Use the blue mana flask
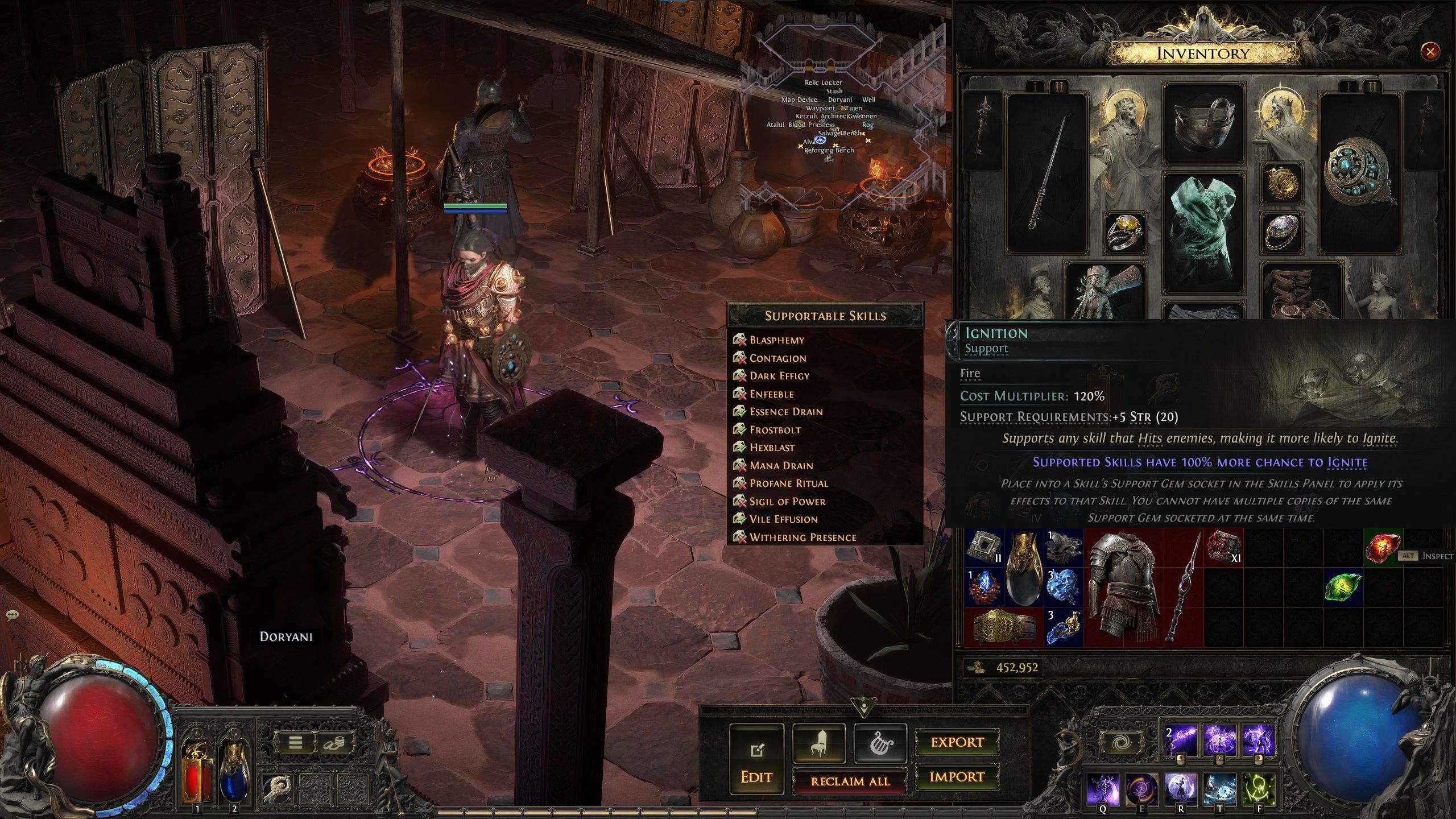The width and height of the screenshot is (1456, 819). pyautogui.click(x=234, y=773)
